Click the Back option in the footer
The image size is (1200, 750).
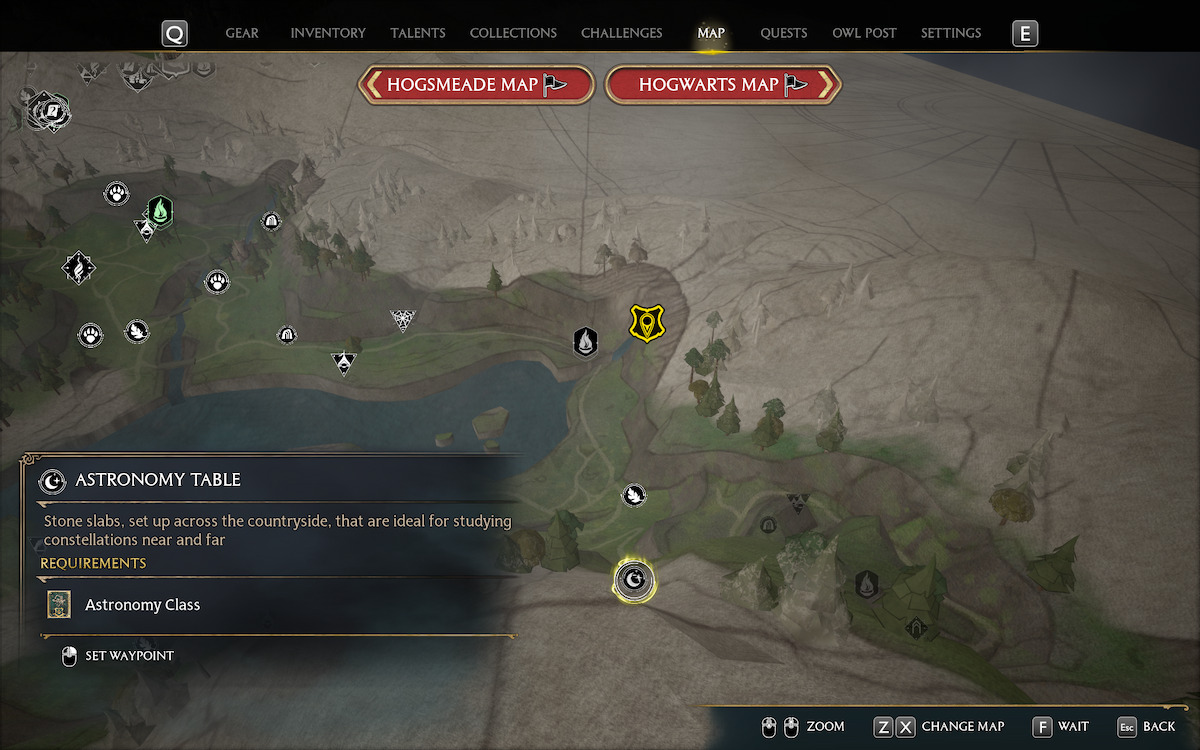point(1147,726)
